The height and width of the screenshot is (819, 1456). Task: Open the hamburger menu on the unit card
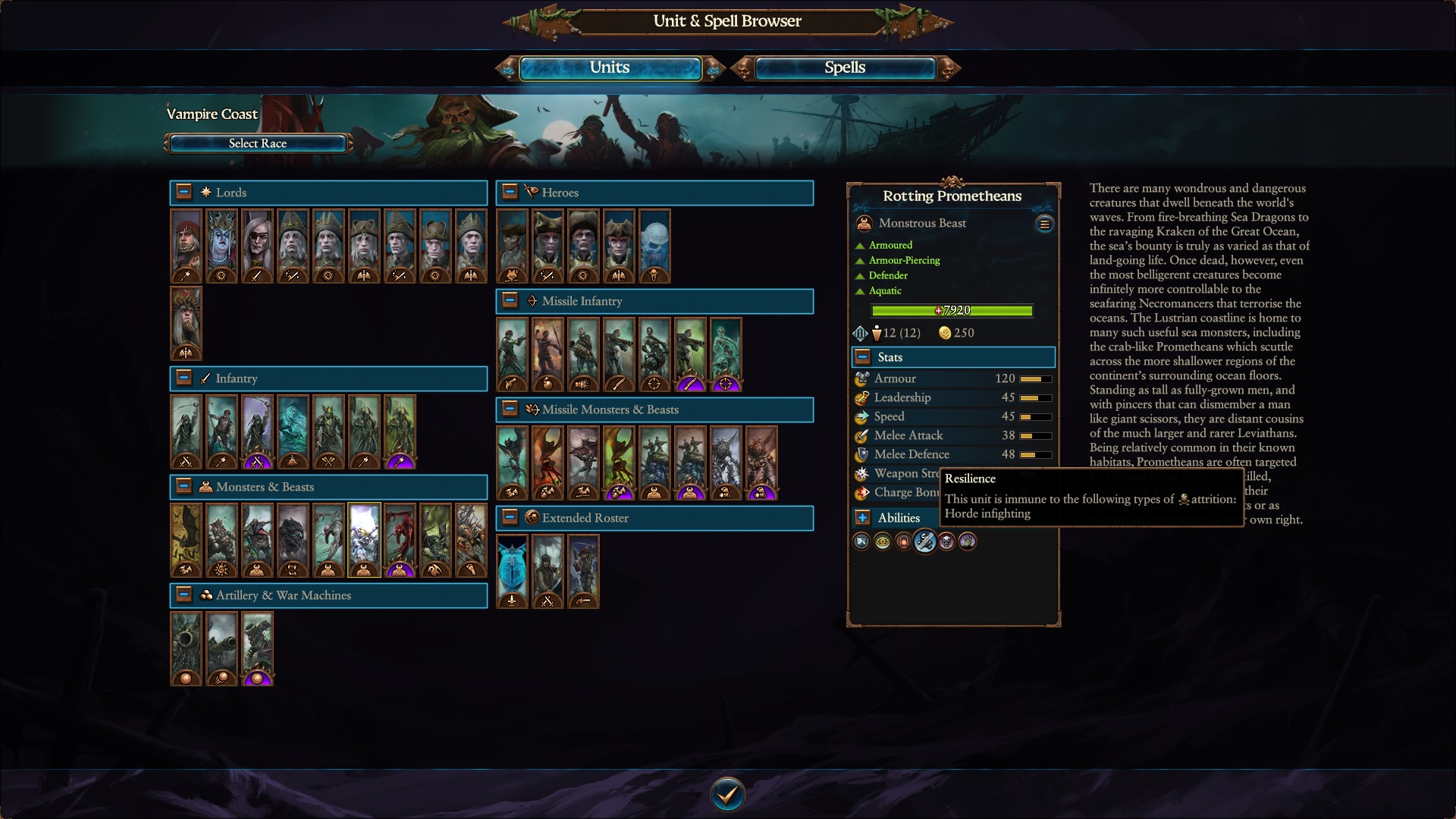click(1044, 224)
